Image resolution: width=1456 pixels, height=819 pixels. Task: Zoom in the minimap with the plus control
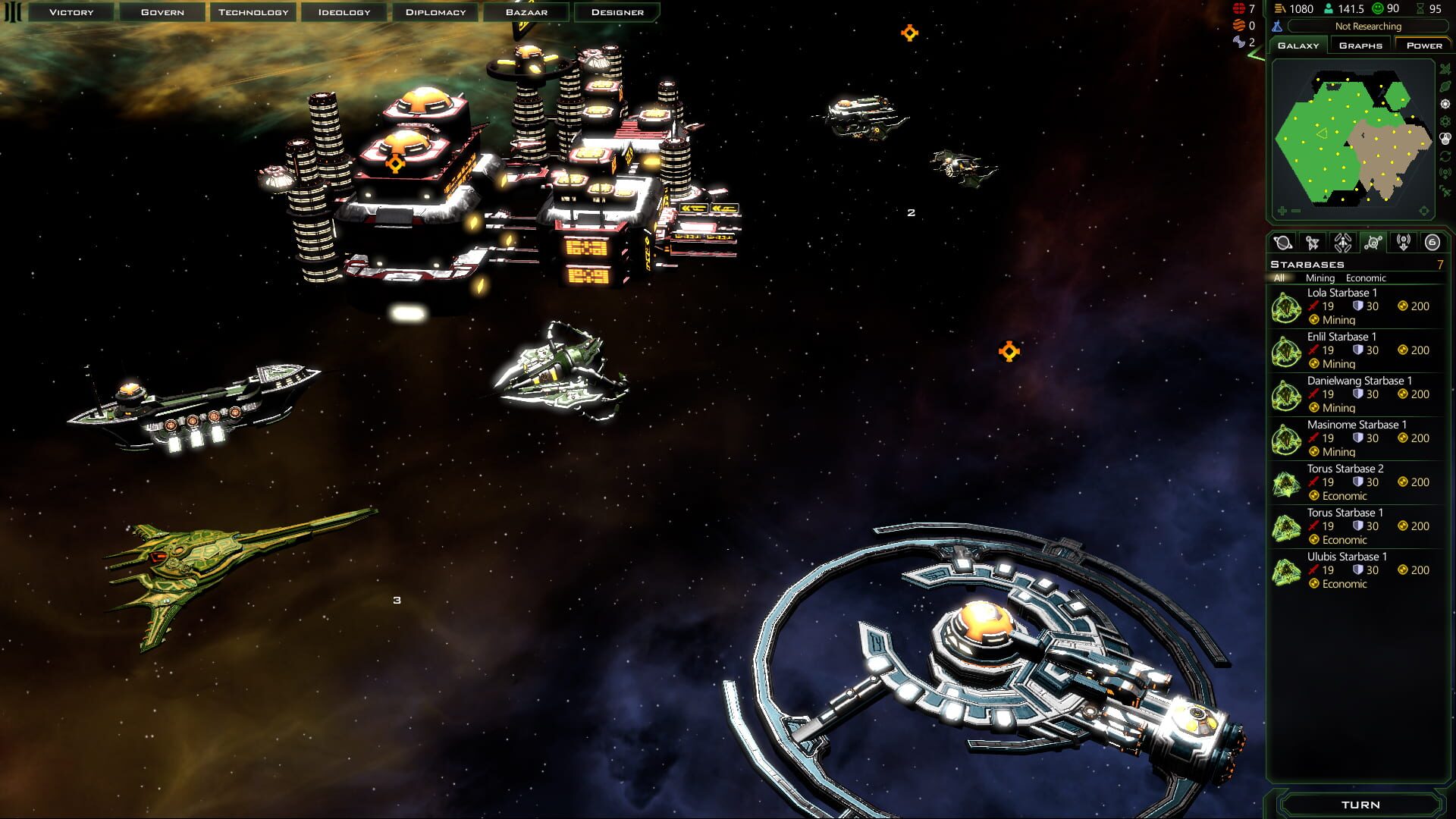point(1282,212)
